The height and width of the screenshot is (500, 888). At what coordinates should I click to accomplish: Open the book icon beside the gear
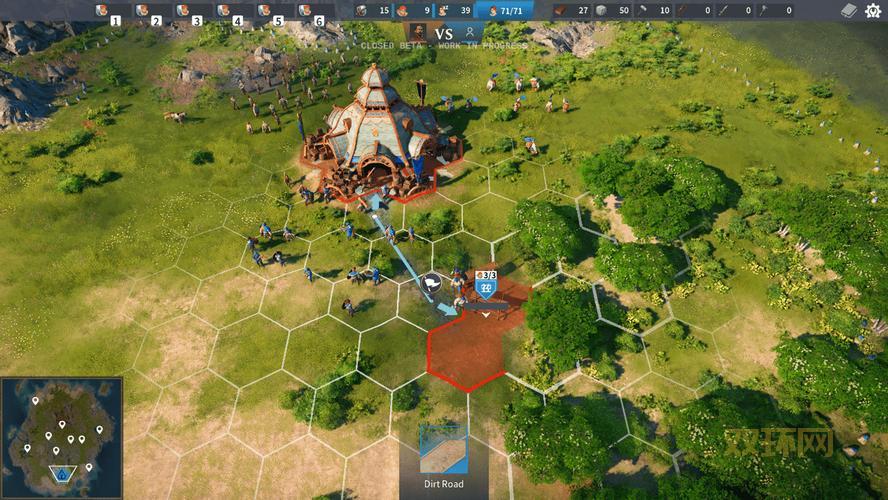pyautogui.click(x=849, y=11)
